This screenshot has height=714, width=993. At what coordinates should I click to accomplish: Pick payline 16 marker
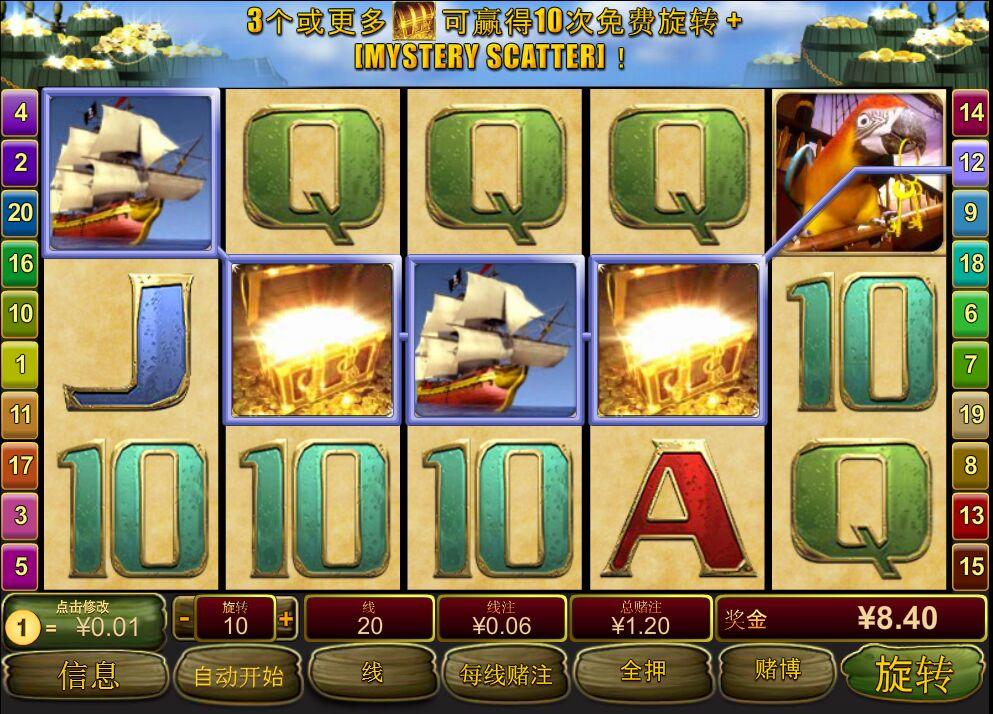pyautogui.click(x=20, y=264)
